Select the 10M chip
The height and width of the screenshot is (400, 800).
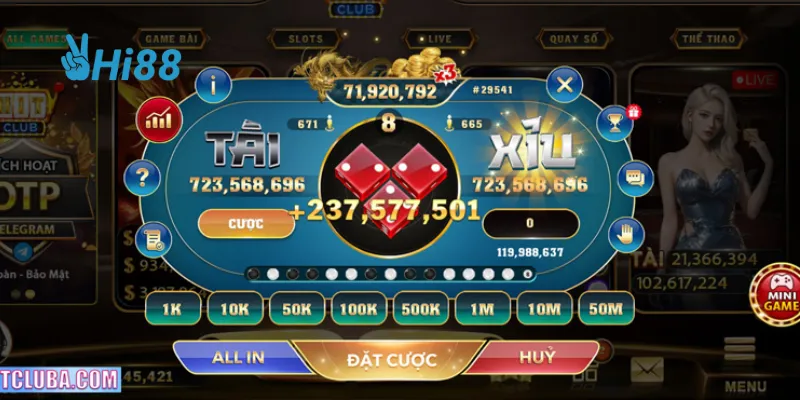544,309
